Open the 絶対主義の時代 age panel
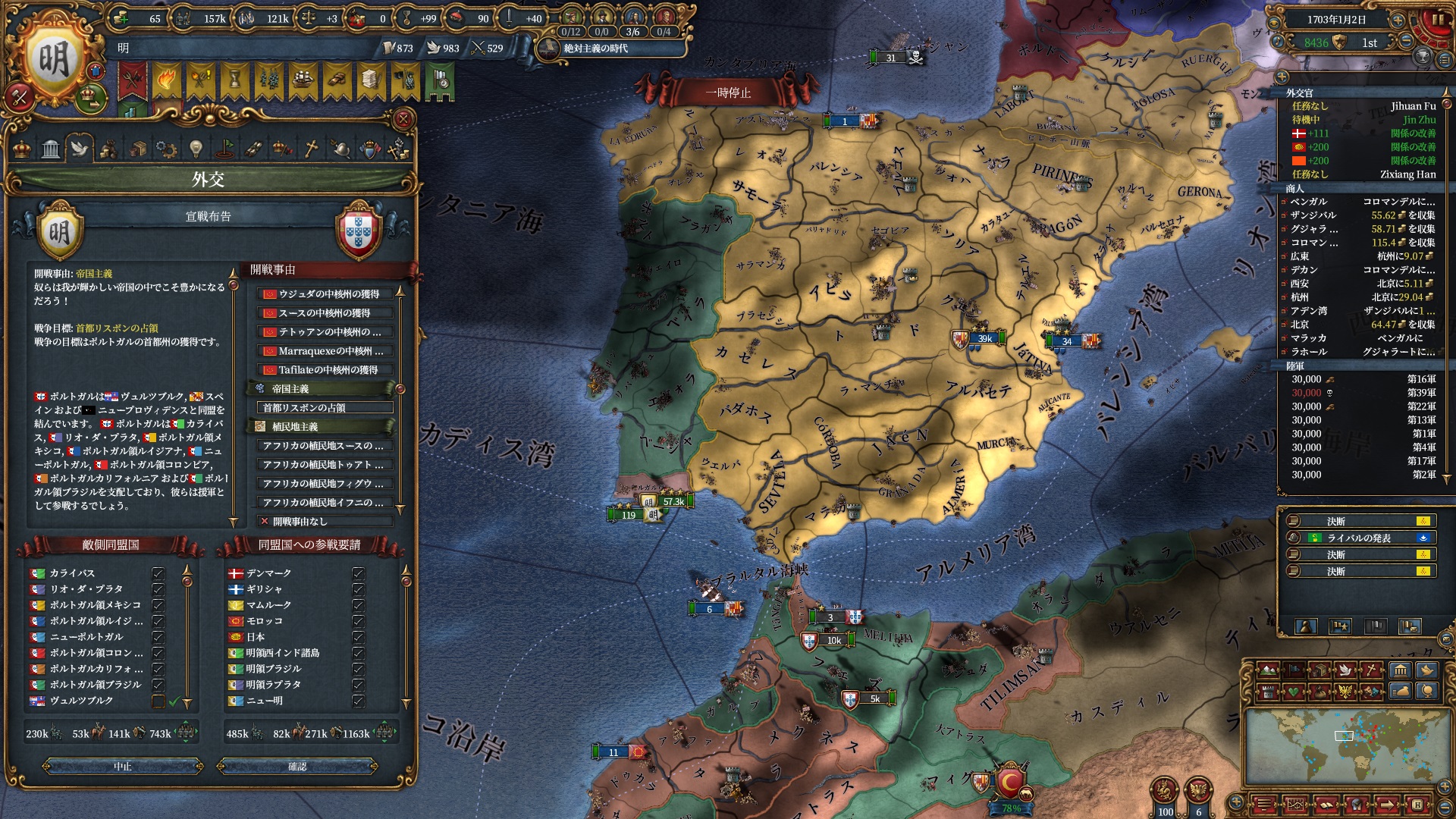The height and width of the screenshot is (819, 1456). (596, 49)
